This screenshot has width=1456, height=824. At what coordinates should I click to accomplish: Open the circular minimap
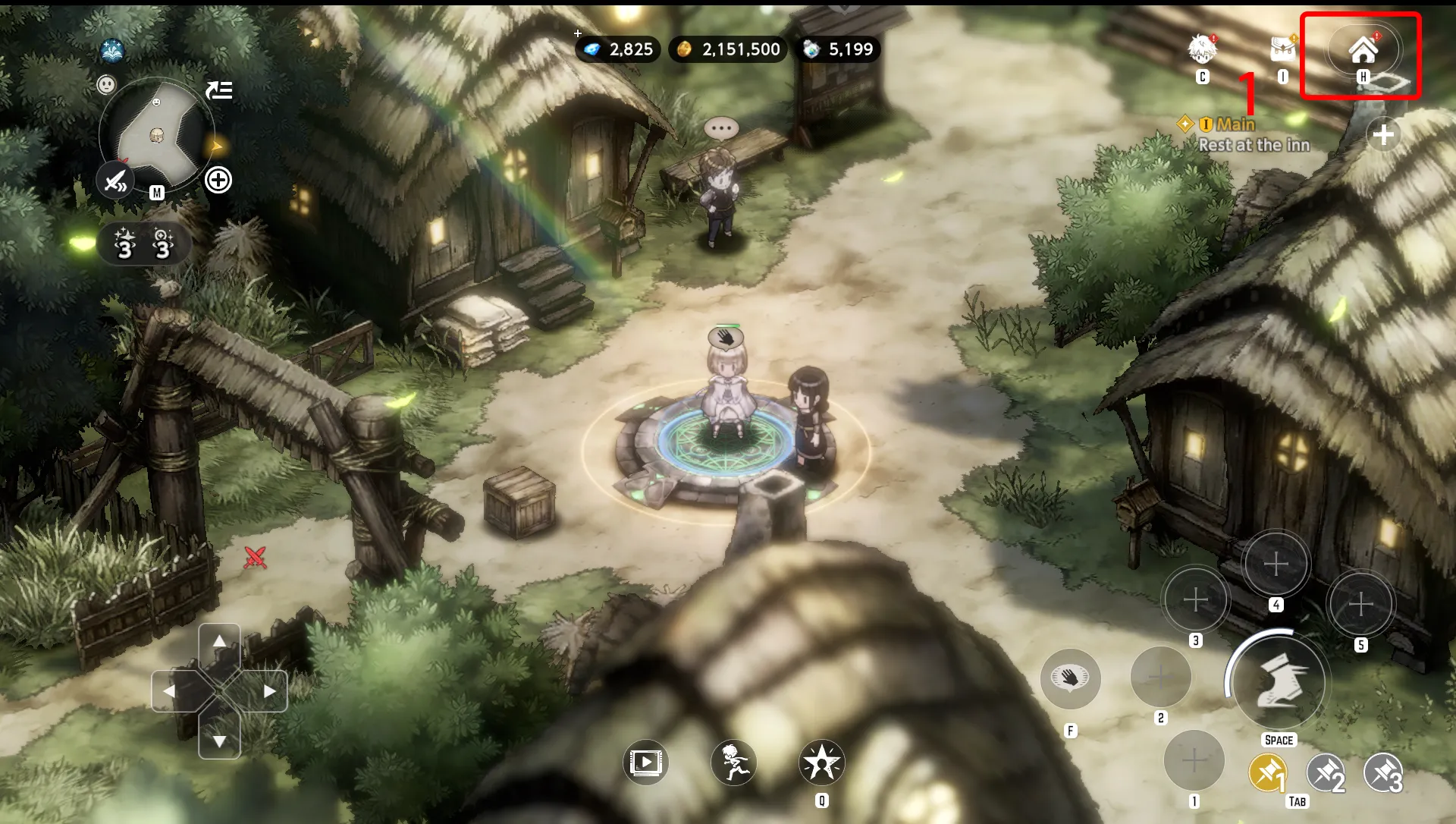157,135
